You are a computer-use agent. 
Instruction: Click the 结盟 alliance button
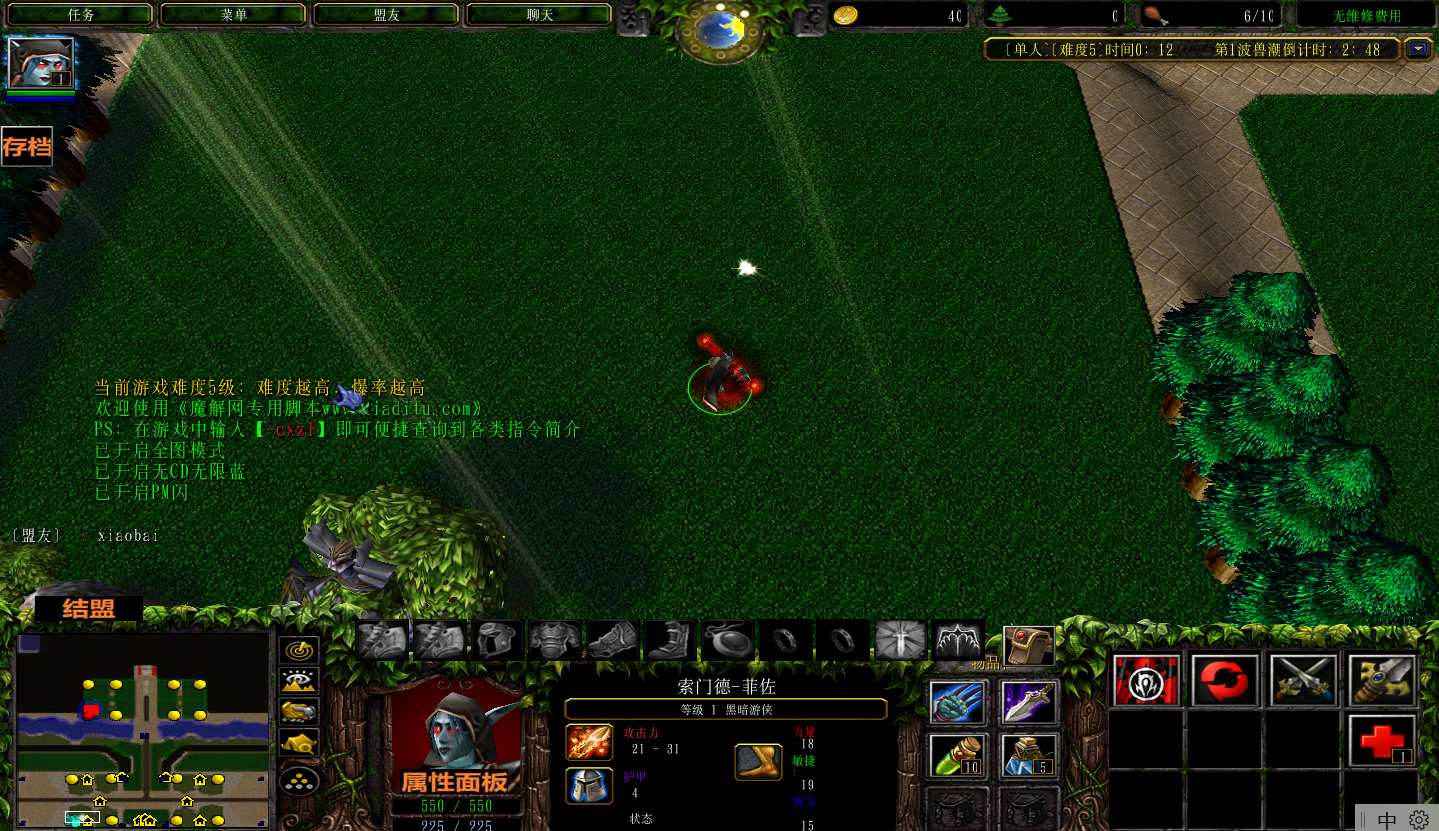tap(89, 609)
